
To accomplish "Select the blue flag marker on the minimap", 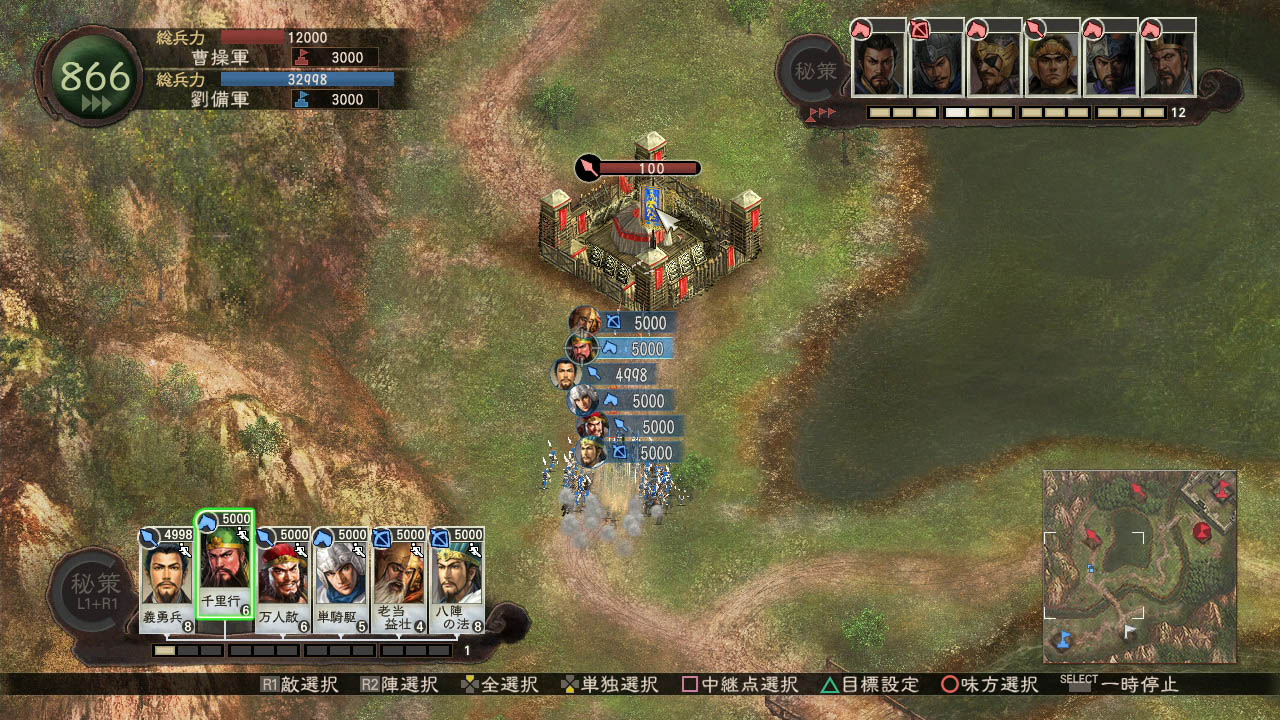I will pyautogui.click(x=1063, y=637).
